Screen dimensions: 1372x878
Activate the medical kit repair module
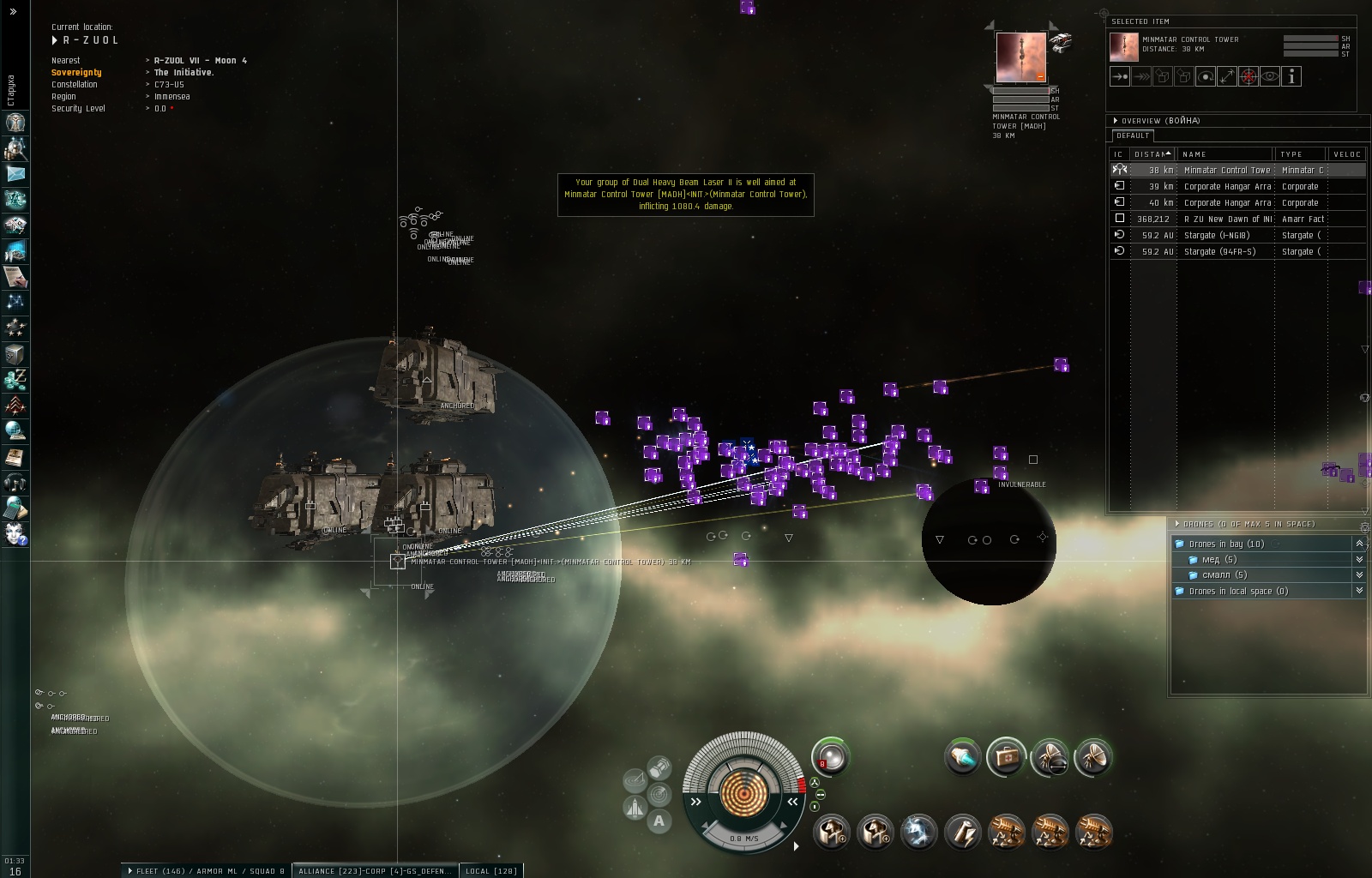(x=1006, y=757)
